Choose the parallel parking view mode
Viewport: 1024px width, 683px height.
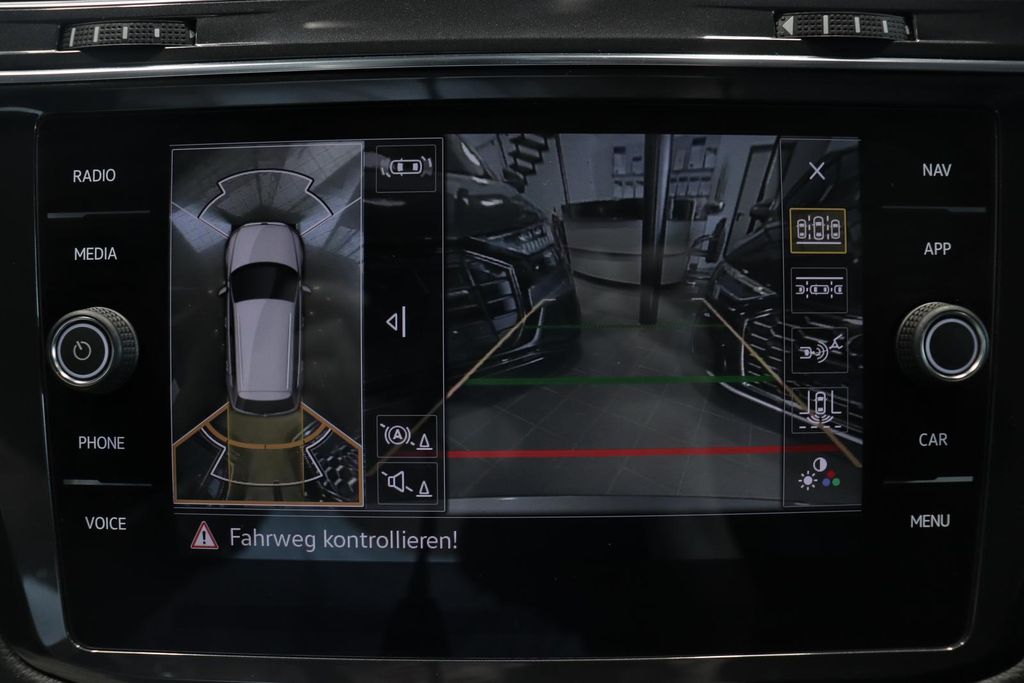[818, 290]
